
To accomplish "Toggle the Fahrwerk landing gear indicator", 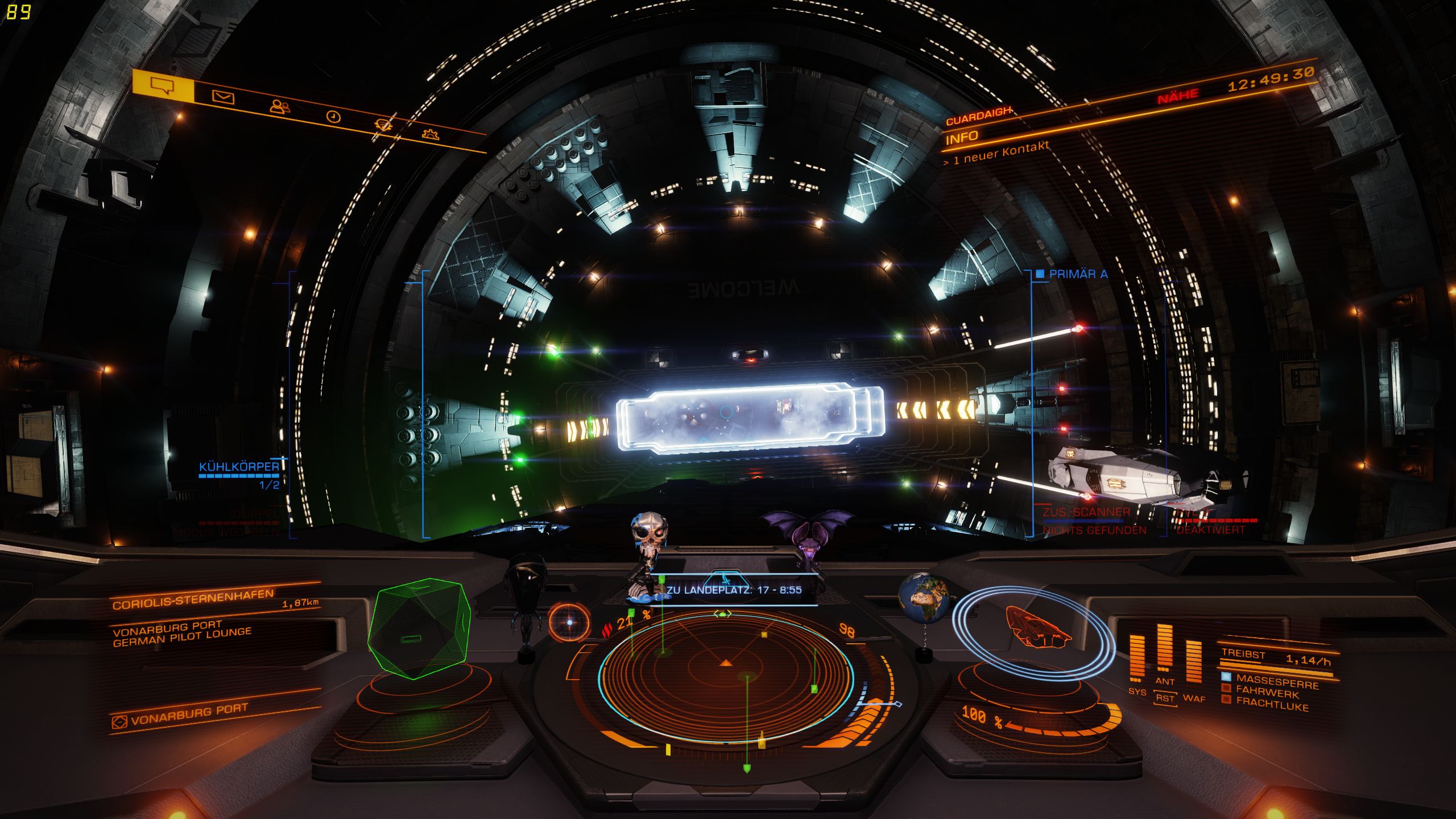I will click(1267, 693).
